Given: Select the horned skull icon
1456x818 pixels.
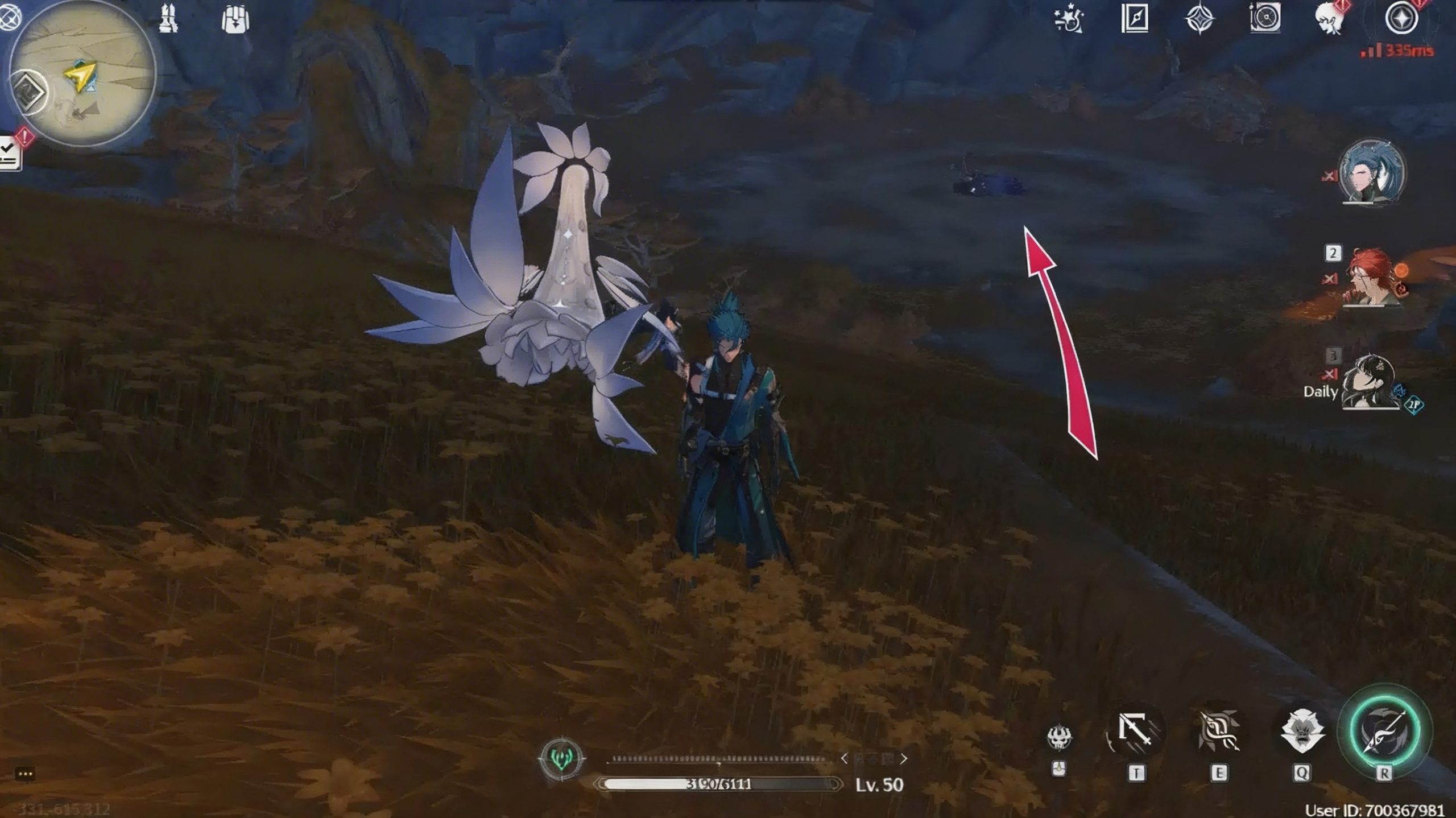Looking at the screenshot, I should point(1059,737).
